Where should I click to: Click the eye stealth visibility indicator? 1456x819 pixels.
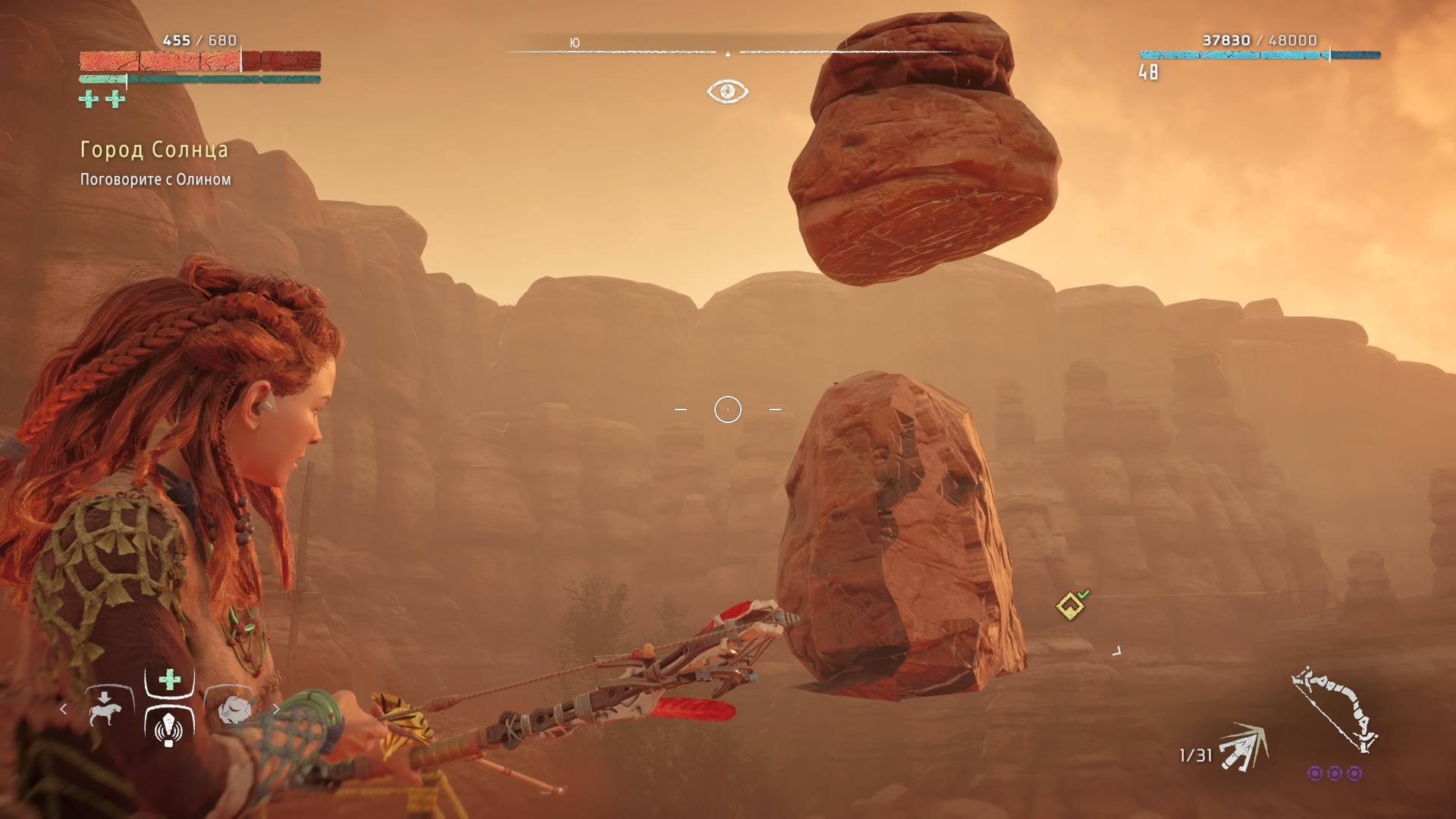[x=727, y=92]
